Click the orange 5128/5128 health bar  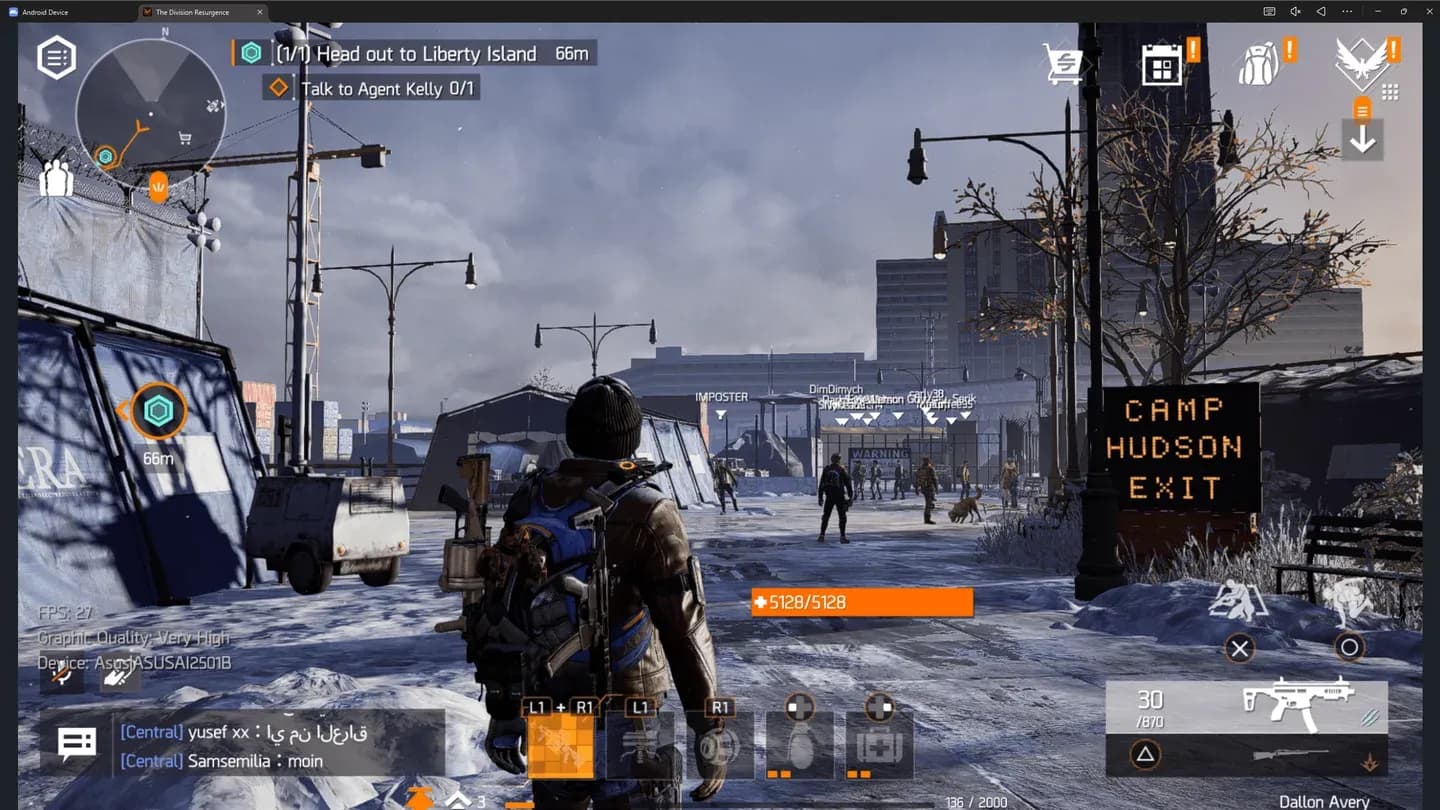pos(860,602)
